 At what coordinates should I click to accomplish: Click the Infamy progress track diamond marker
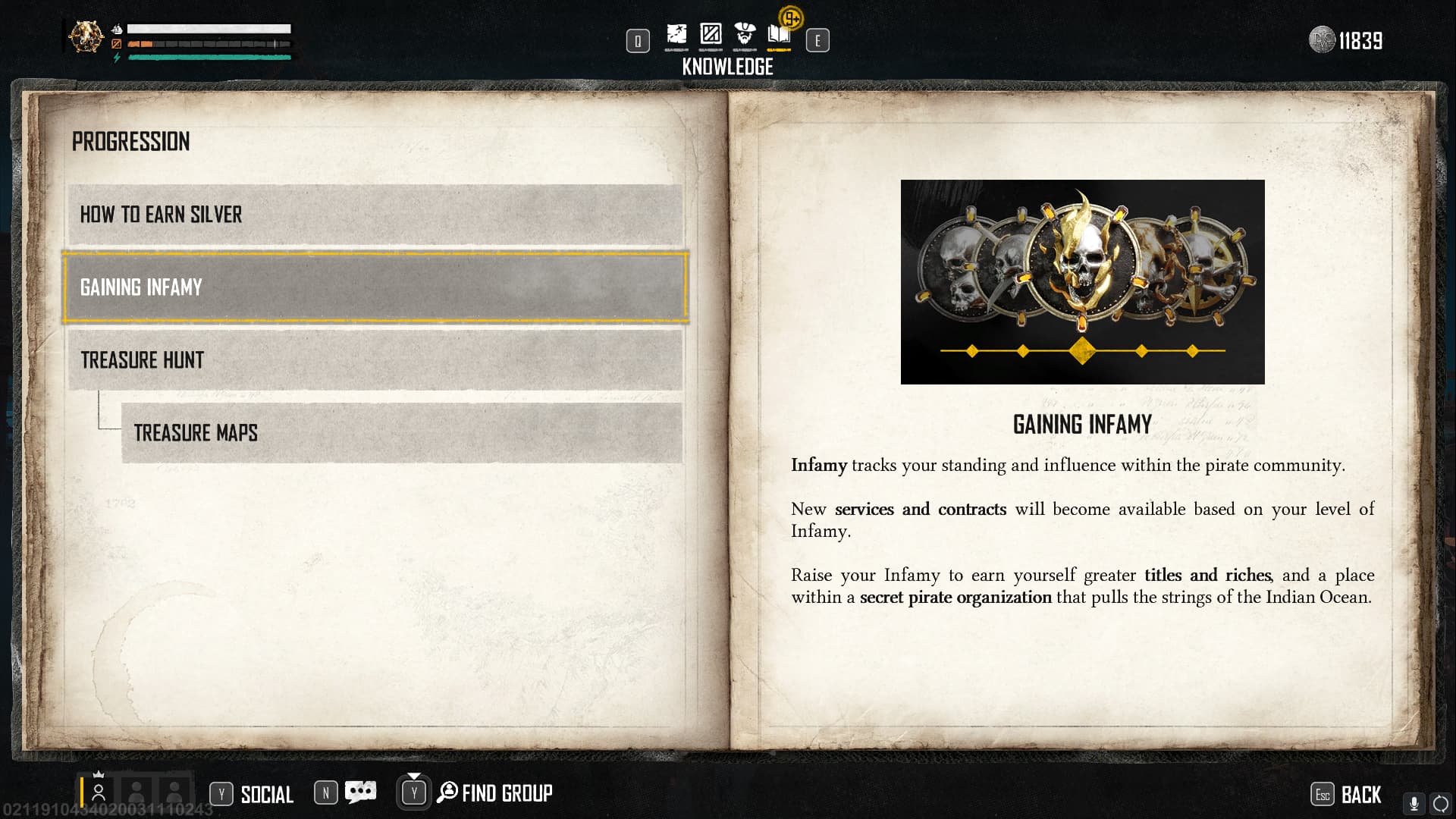(x=1082, y=351)
